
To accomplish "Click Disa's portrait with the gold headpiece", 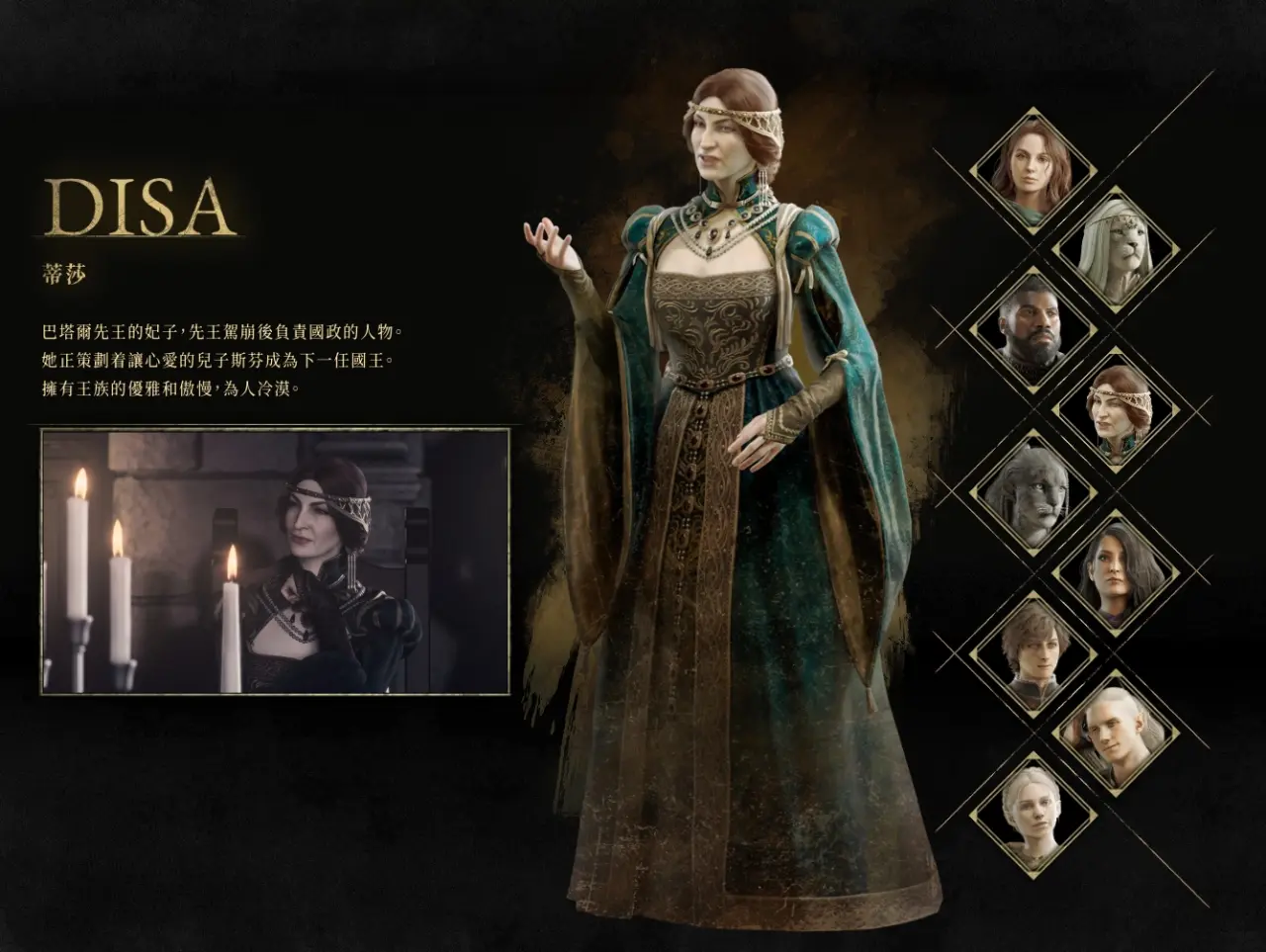I will point(1115,409).
